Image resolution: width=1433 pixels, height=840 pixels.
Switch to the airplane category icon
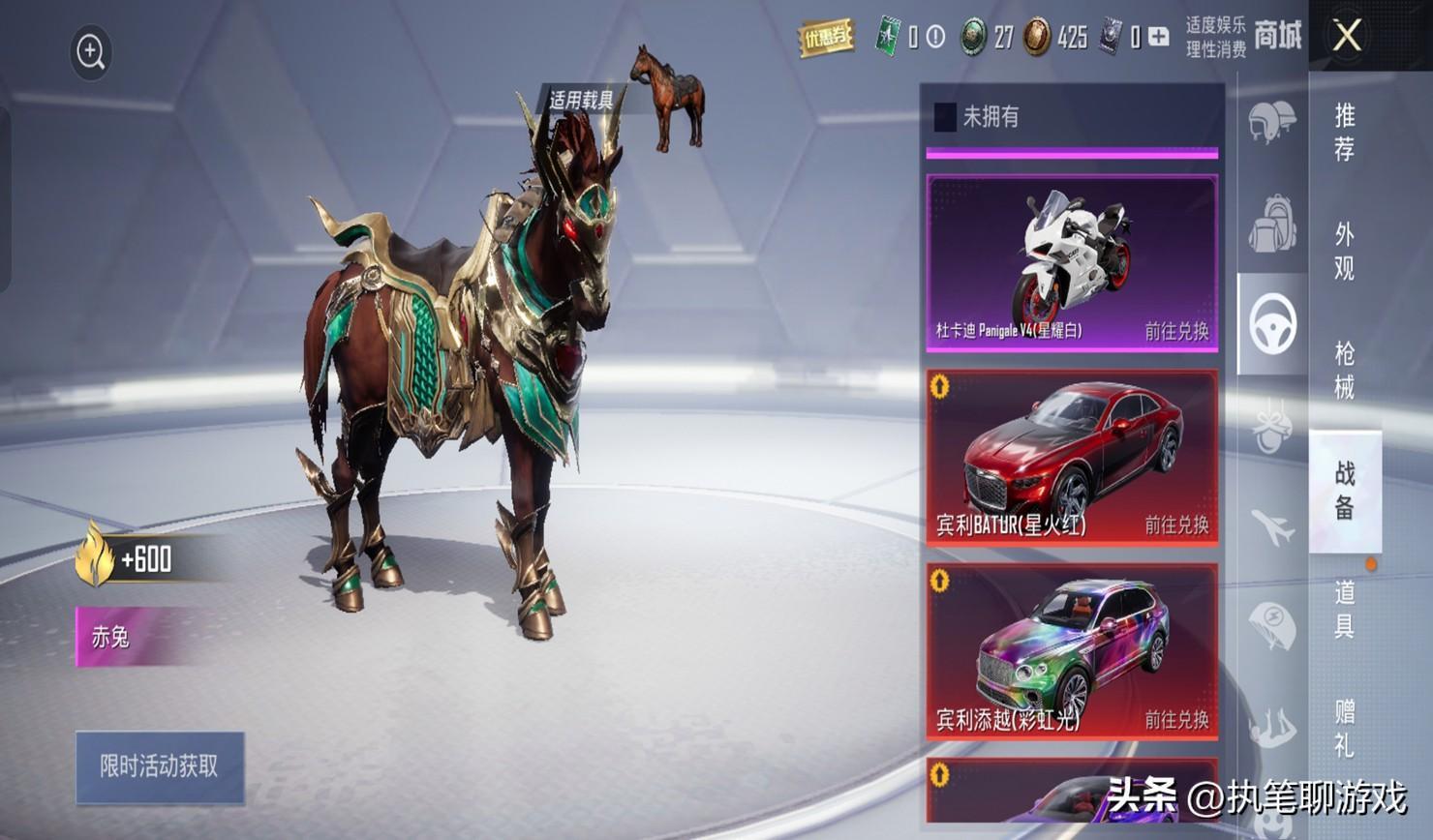click(x=1272, y=527)
